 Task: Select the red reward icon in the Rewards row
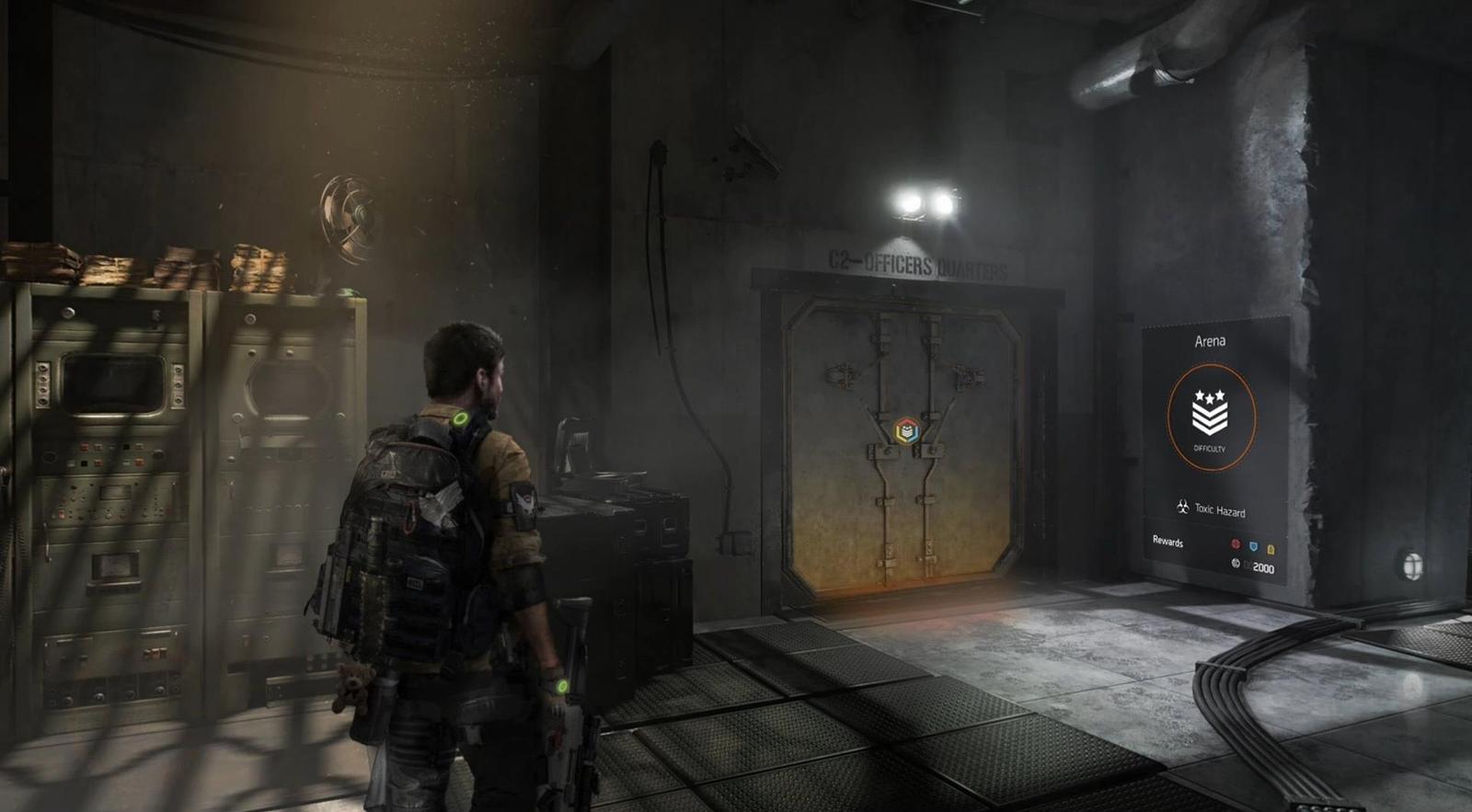pos(1236,544)
